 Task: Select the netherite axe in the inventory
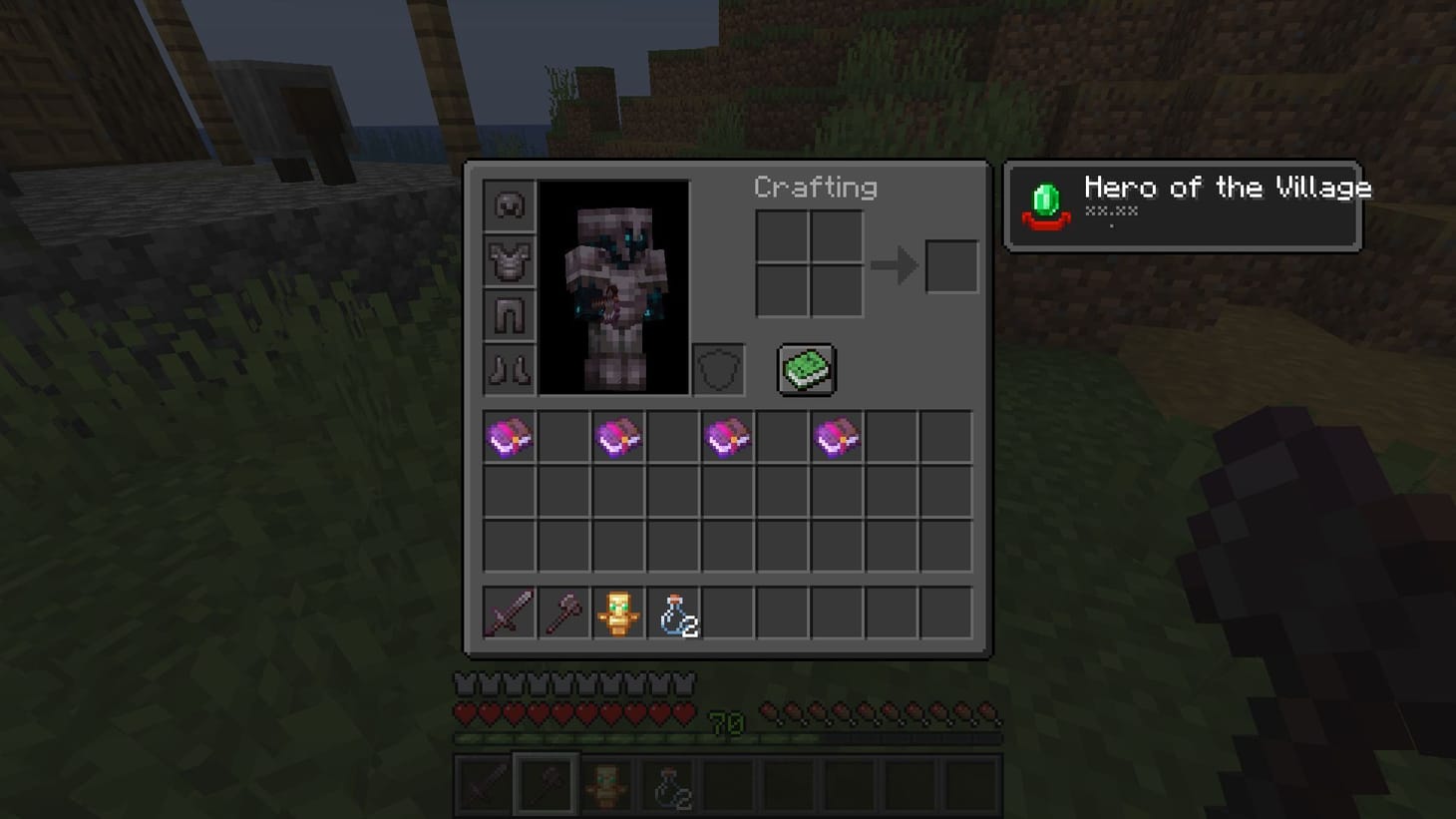563,614
